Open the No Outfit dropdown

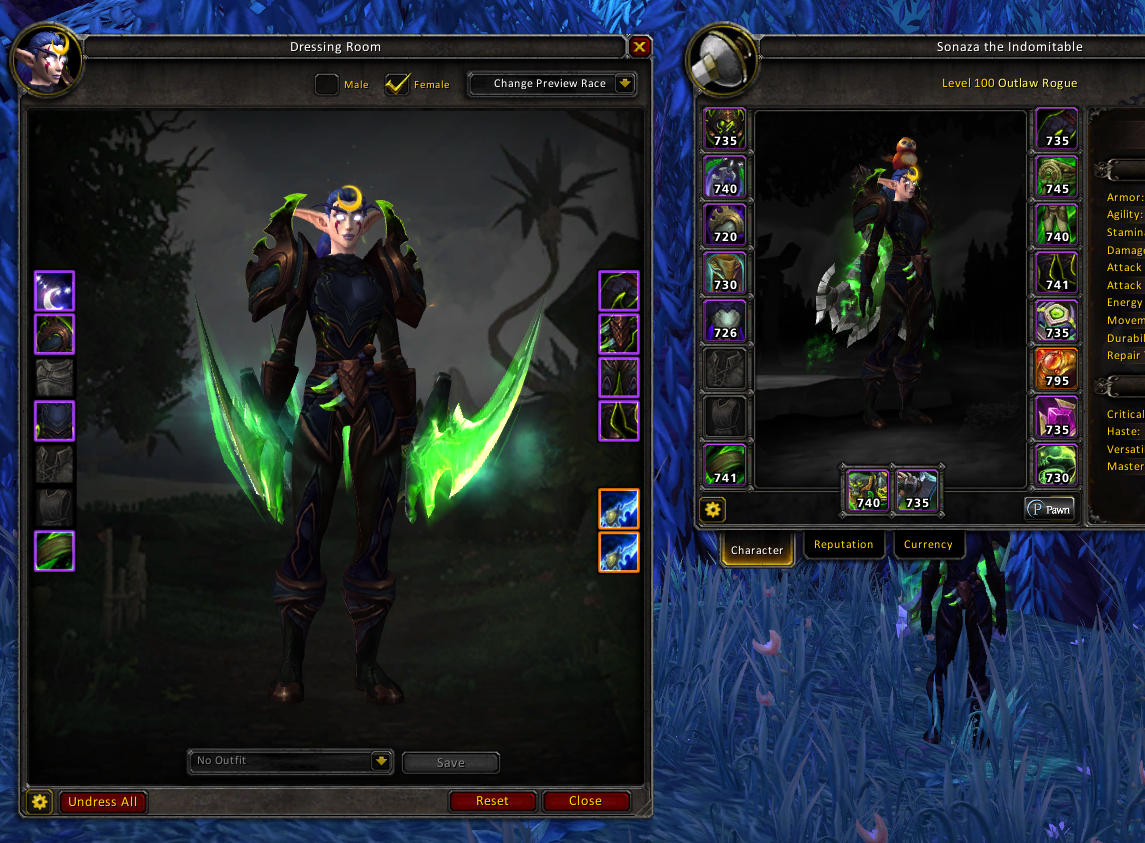[x=290, y=761]
